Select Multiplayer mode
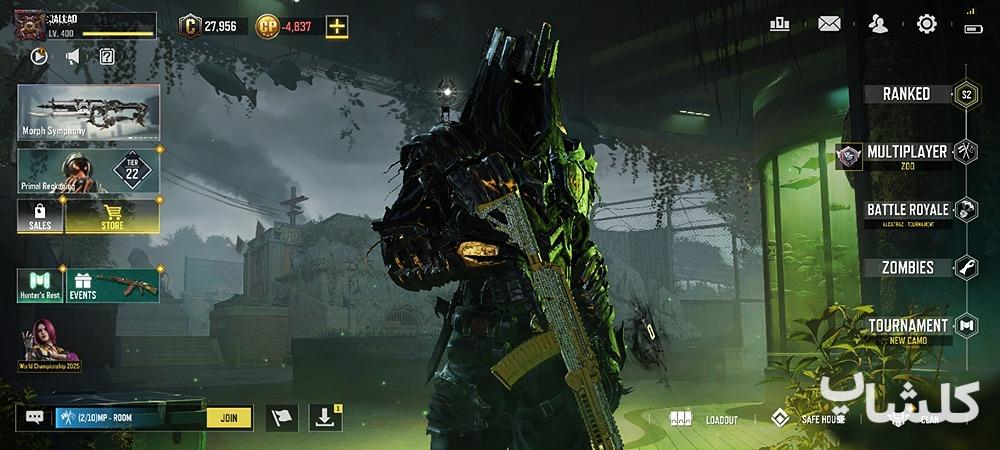 pos(907,152)
